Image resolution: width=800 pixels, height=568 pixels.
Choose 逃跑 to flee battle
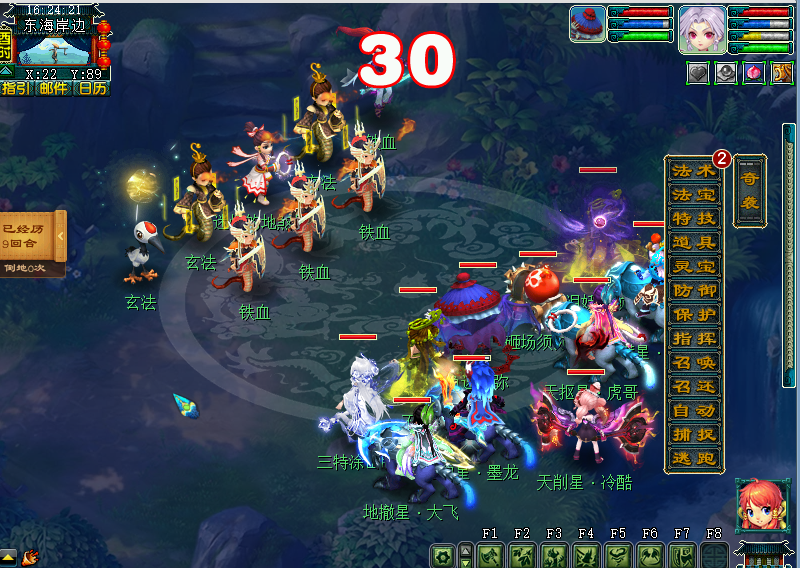pos(694,458)
